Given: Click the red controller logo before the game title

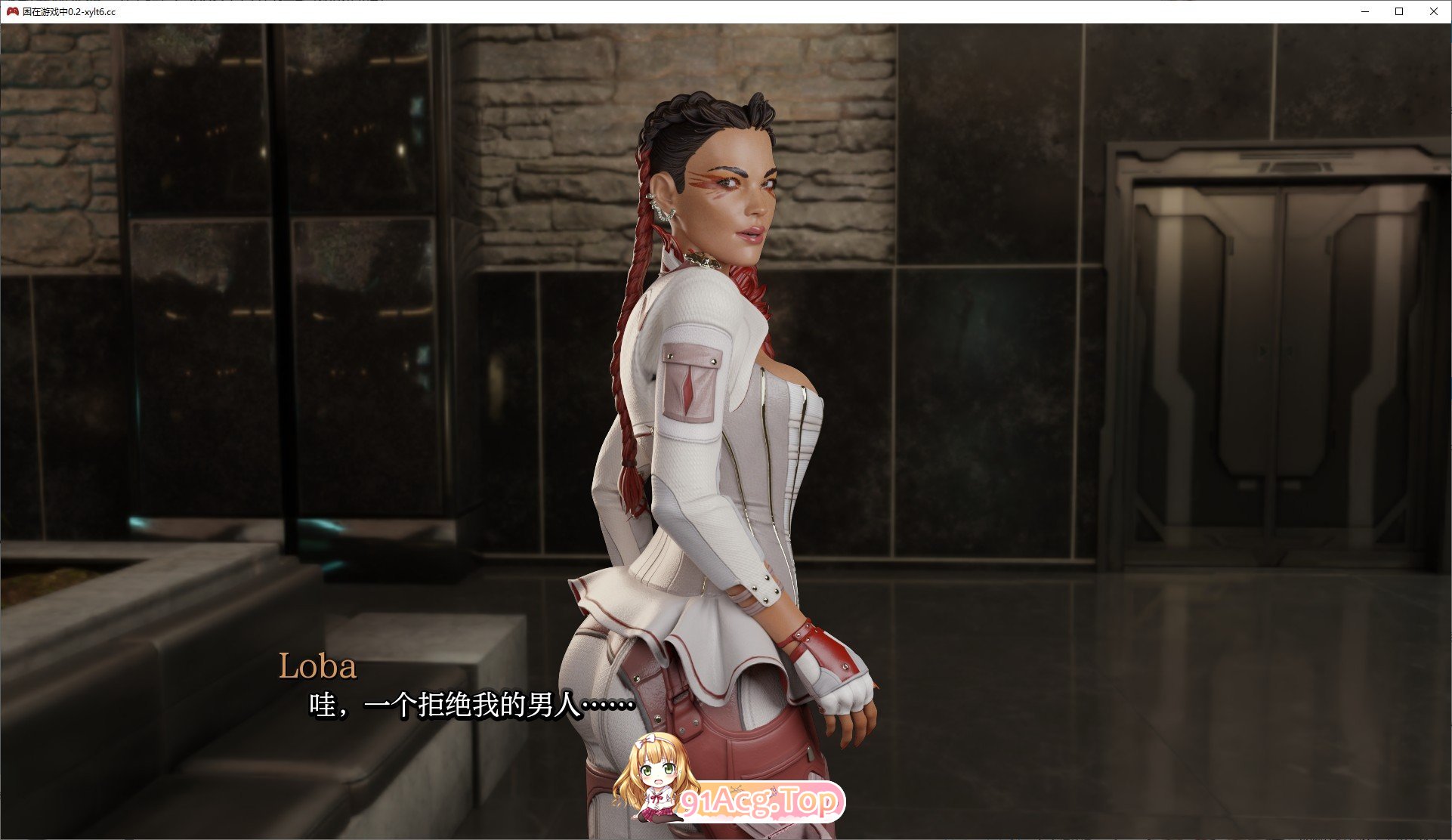Looking at the screenshot, I should [11, 11].
